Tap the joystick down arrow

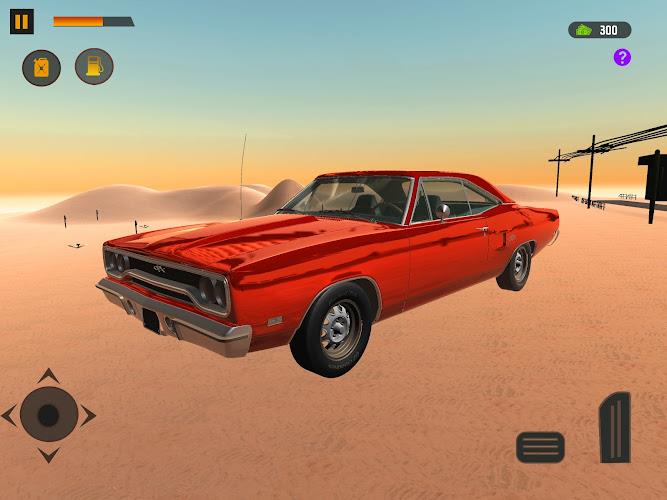[48, 454]
